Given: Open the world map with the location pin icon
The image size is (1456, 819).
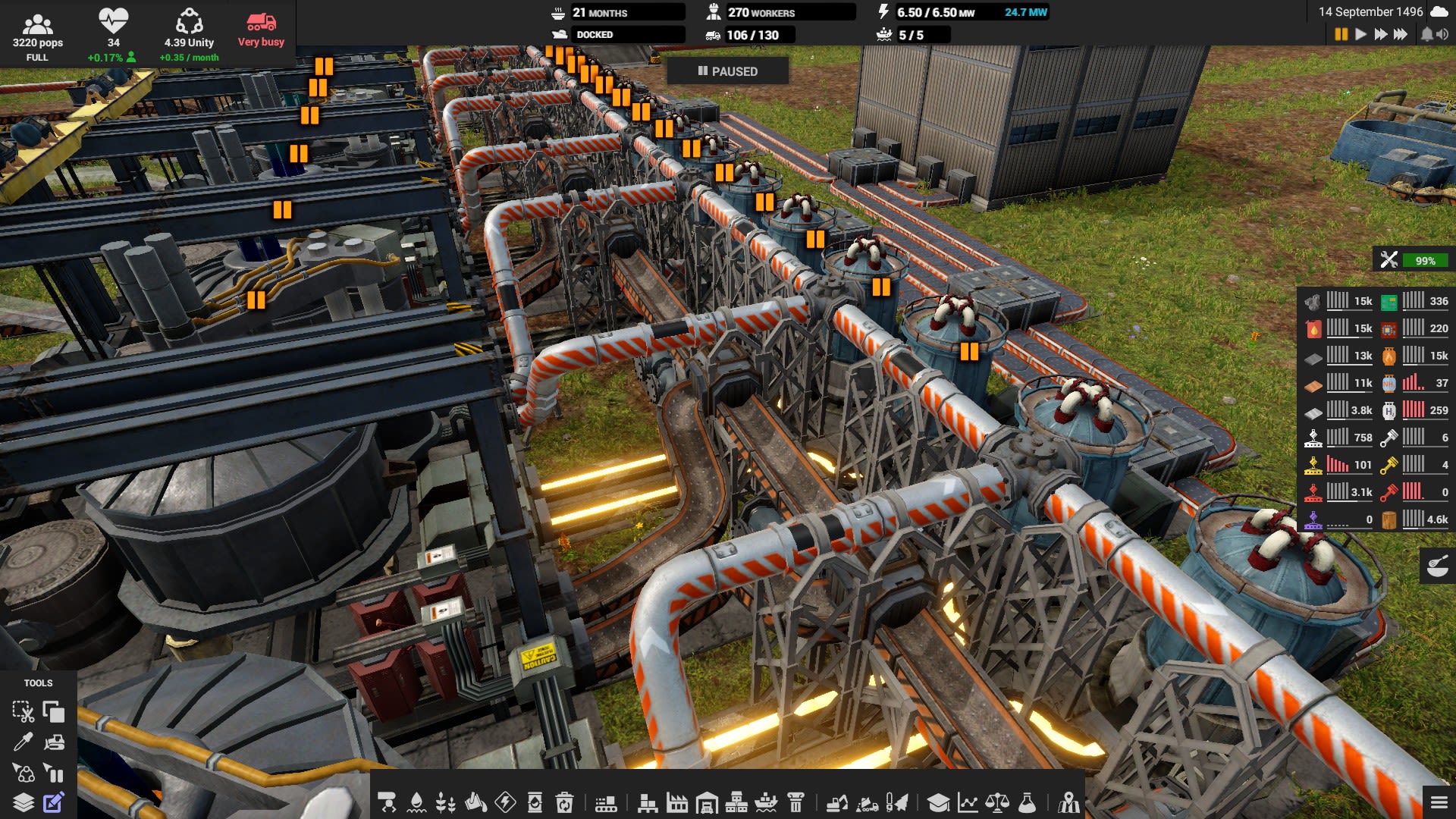Looking at the screenshot, I should pyautogui.click(x=1068, y=802).
